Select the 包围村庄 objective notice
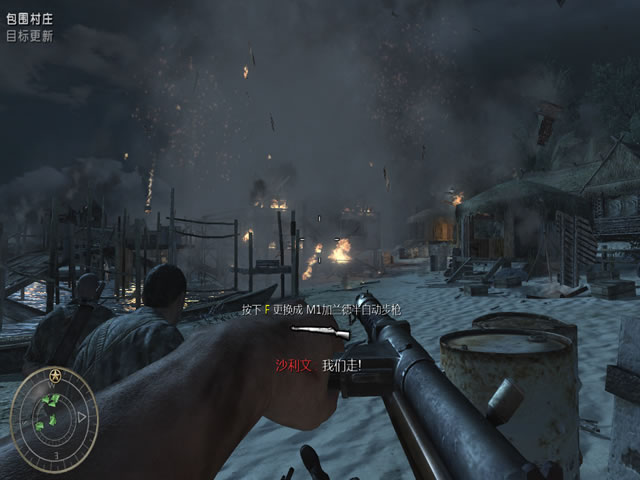640x480 pixels. (x=29, y=19)
